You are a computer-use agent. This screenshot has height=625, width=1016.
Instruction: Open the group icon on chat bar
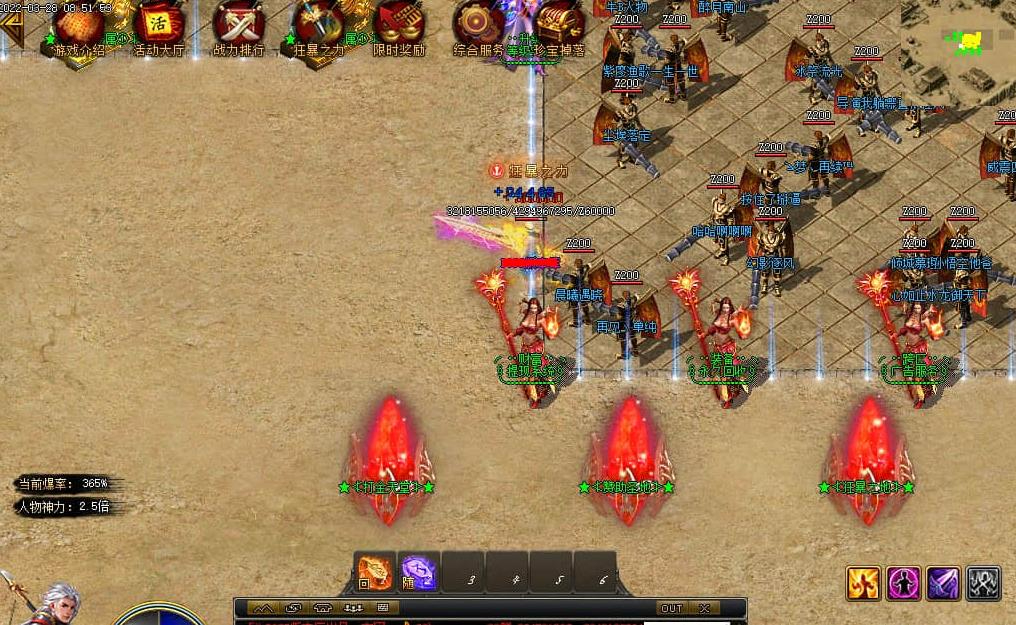pos(353,608)
